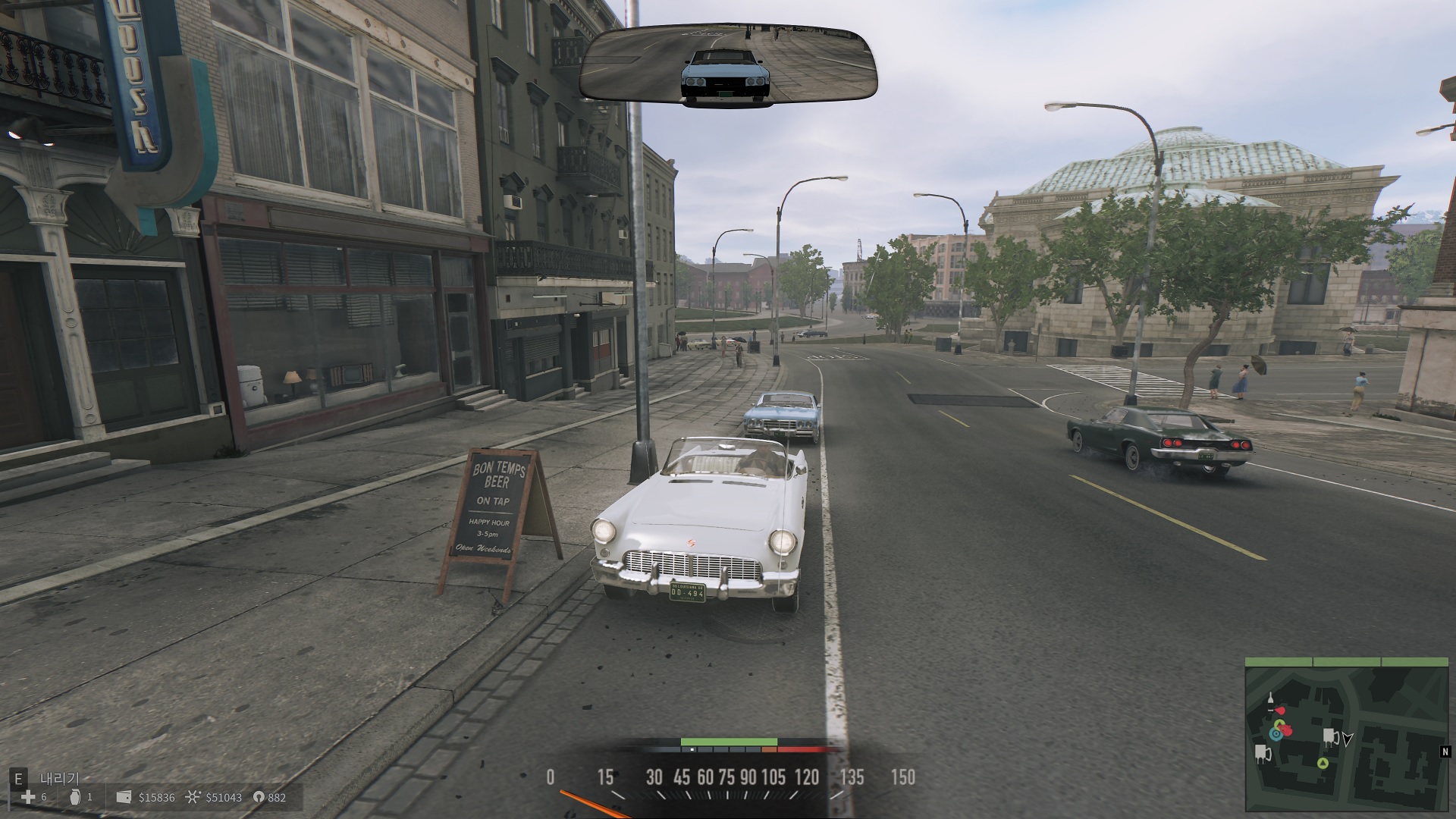Click the wallet cash icon
Screen dimensions: 1456x819
pyautogui.click(x=124, y=797)
